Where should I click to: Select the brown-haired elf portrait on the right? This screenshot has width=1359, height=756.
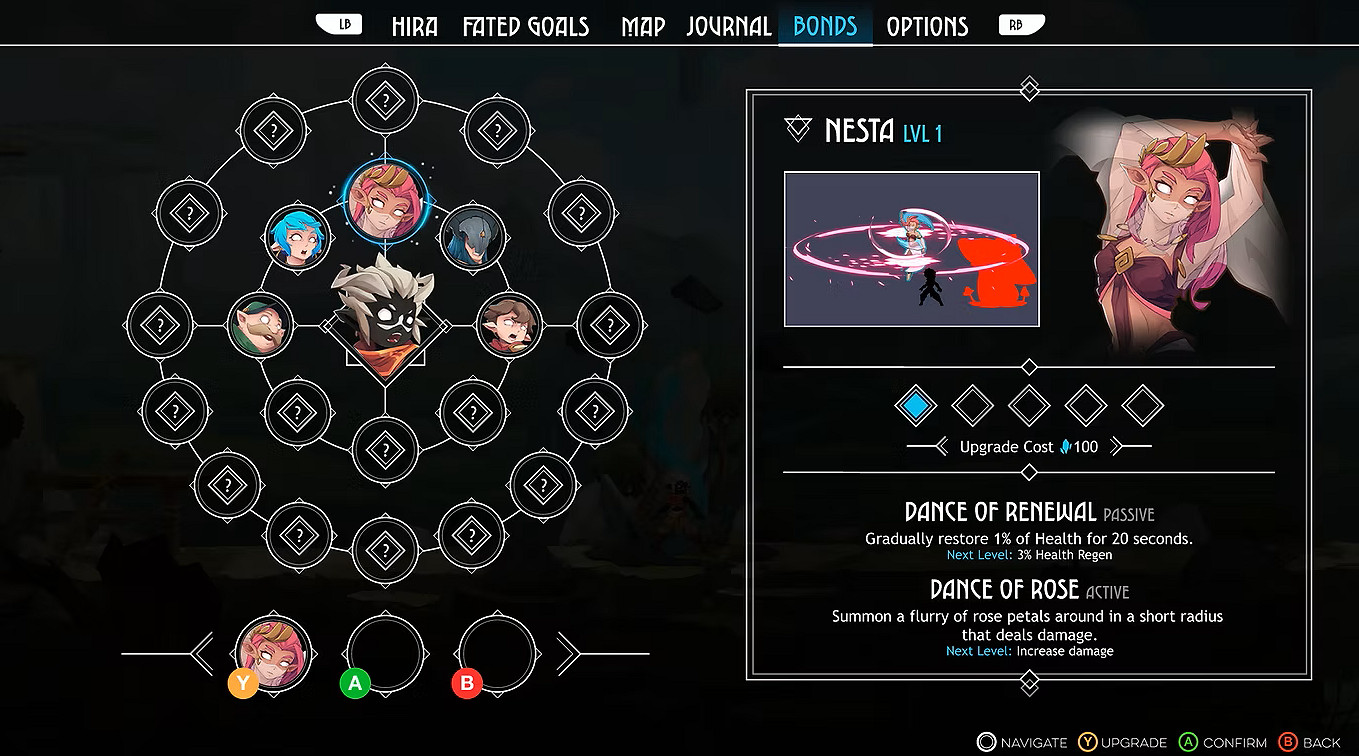click(510, 323)
